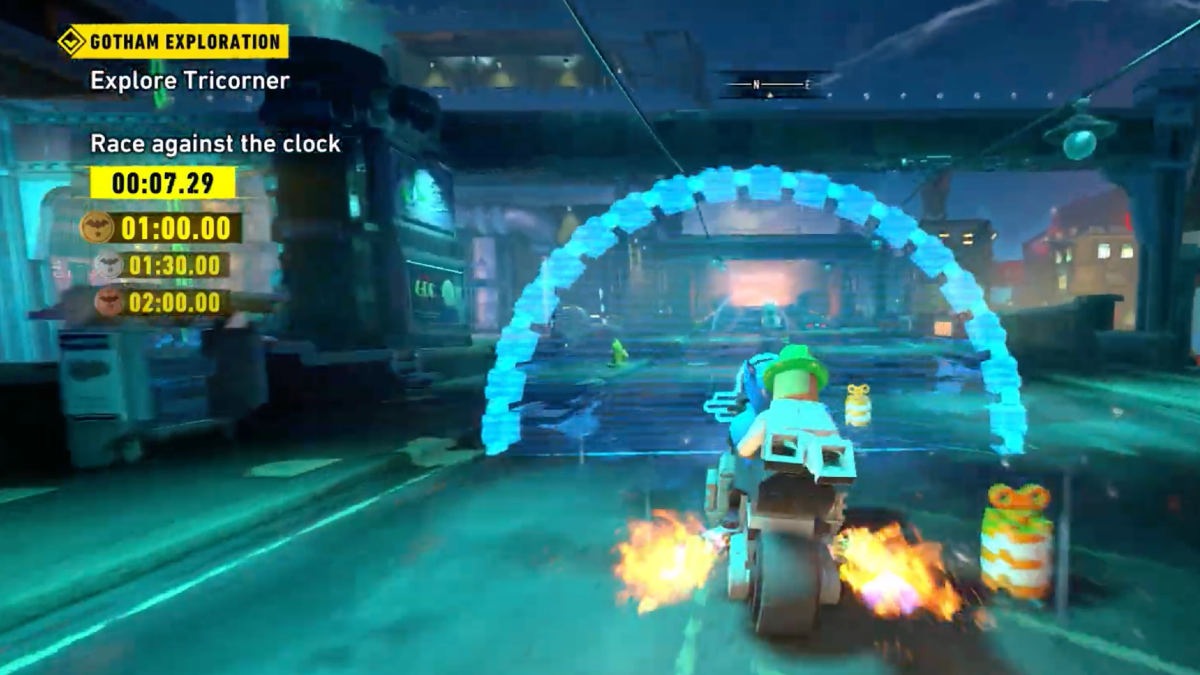Viewport: 1200px width, 675px height.
Task: Open the Gotham Exploration quest tracker
Action: point(173,42)
